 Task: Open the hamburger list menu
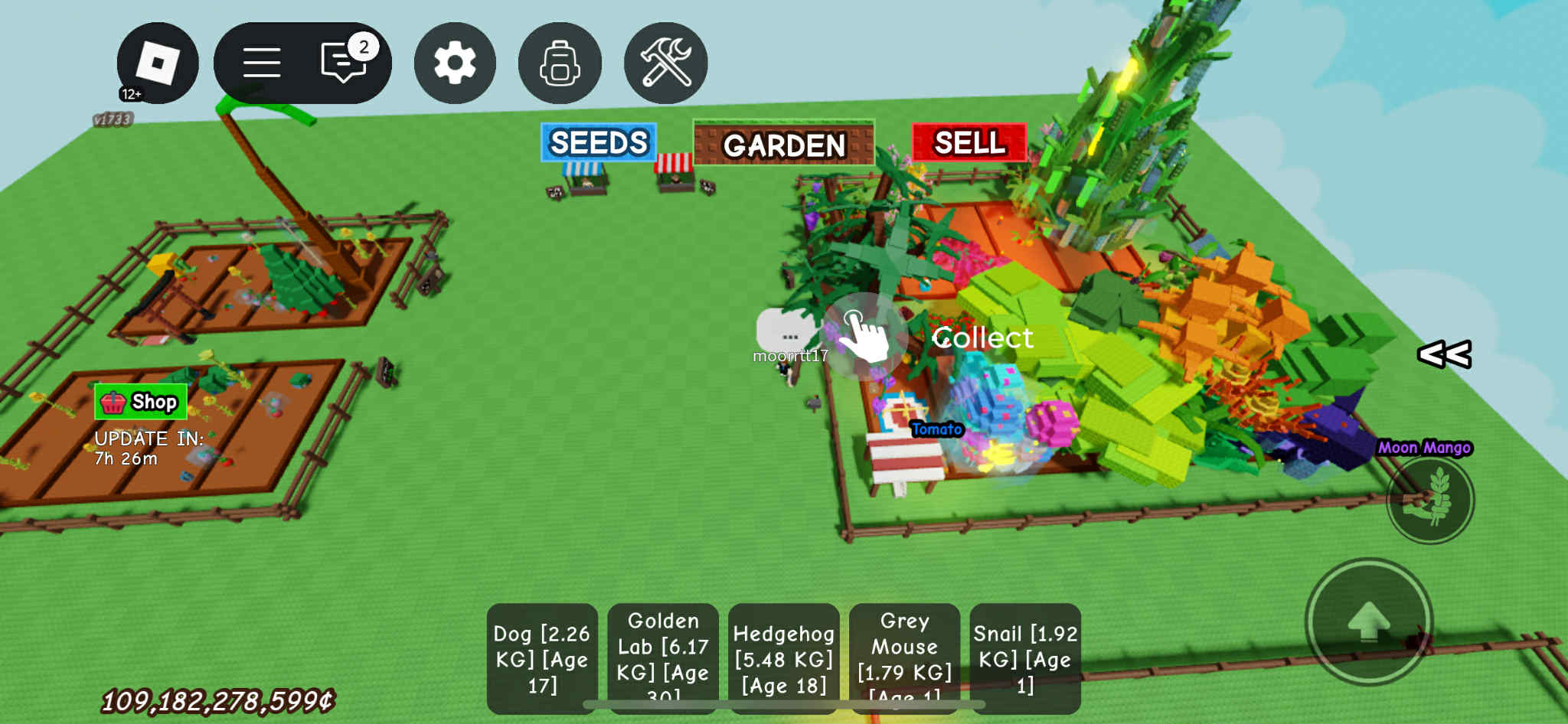(262, 63)
